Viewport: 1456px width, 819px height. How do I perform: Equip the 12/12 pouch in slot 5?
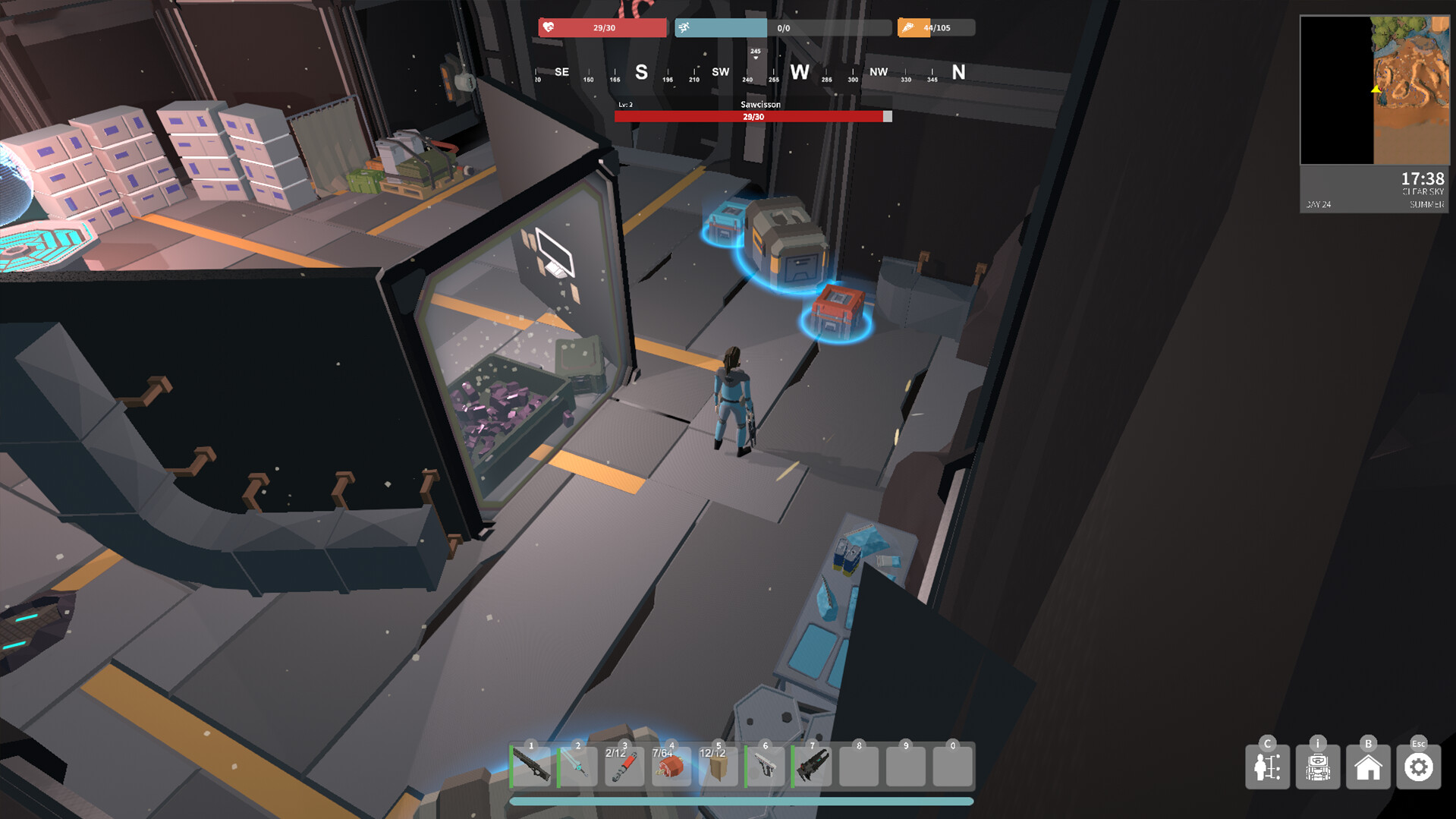[x=719, y=766]
